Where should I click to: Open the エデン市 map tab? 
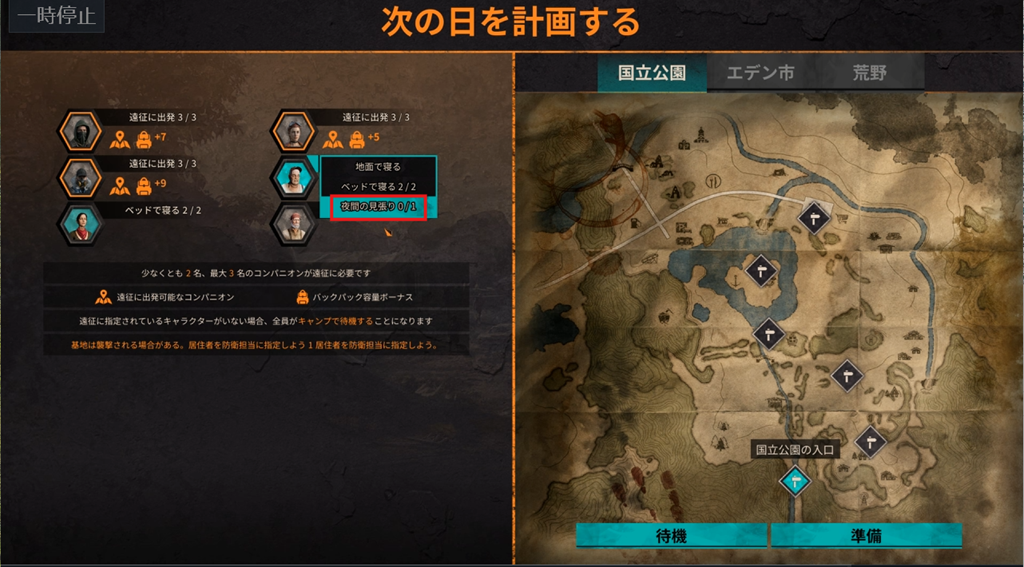(x=760, y=73)
